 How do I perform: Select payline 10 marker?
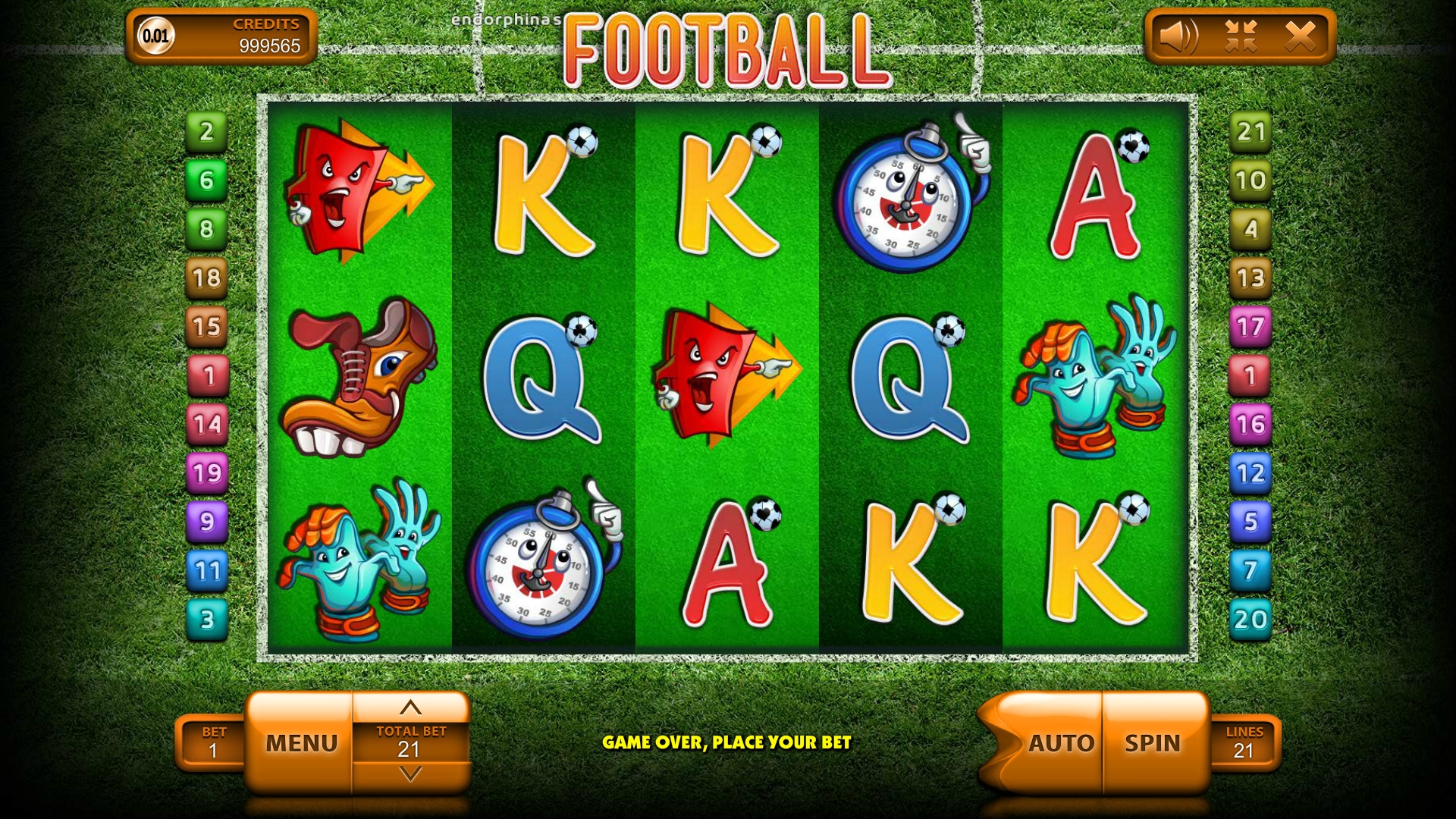tap(1250, 180)
